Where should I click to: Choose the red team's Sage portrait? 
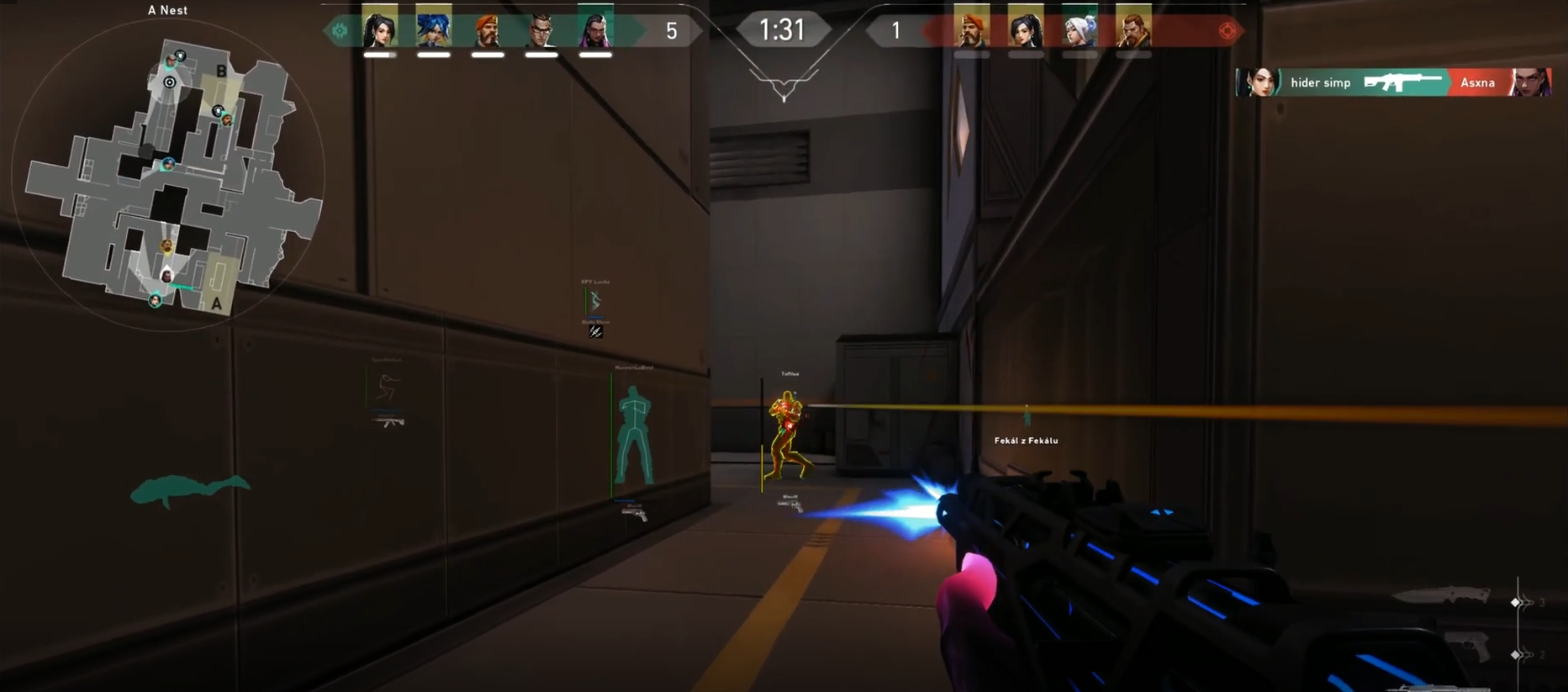pyautogui.click(x=1026, y=30)
